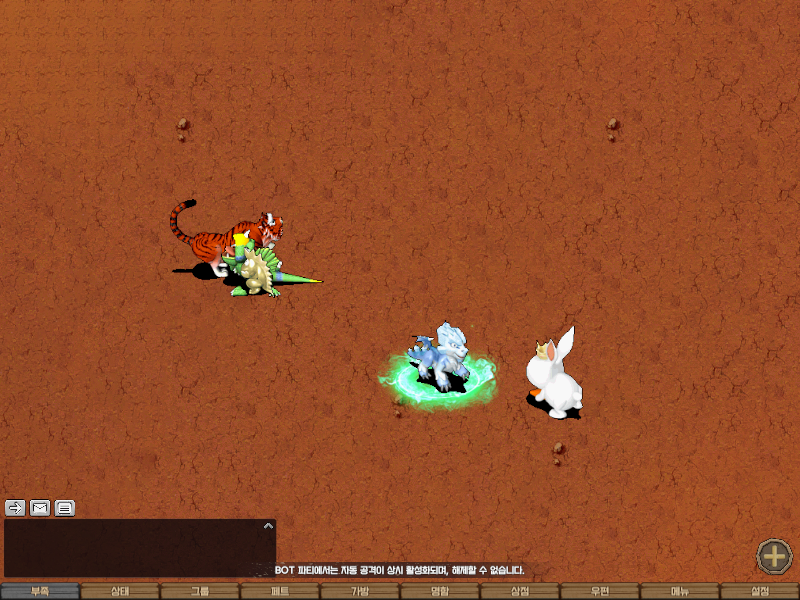Screen dimensions: 800x600
Task: Click the arrow icon above the chat box
Action: click(15, 507)
